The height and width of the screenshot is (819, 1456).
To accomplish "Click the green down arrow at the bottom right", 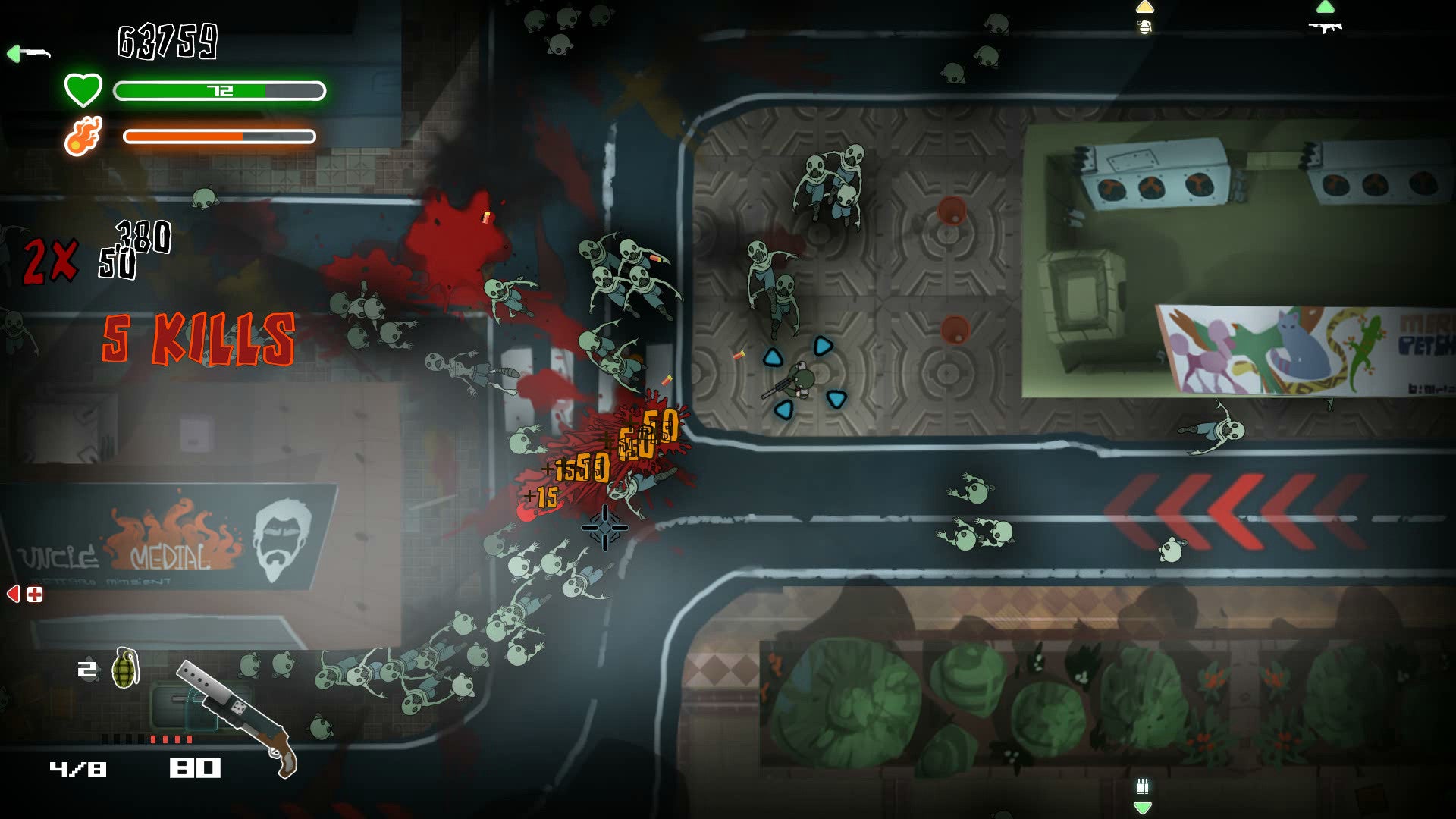I will point(1141,807).
